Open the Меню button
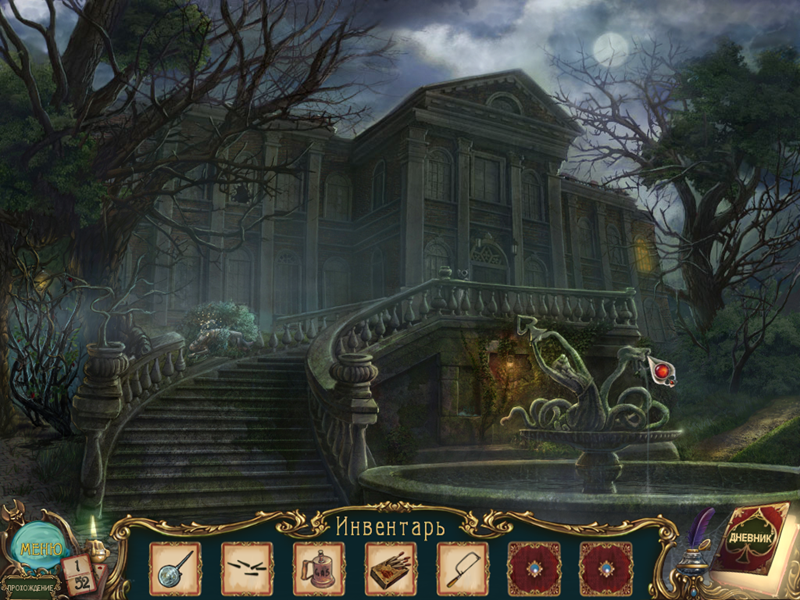Viewport: 800px width, 600px height. [38, 548]
